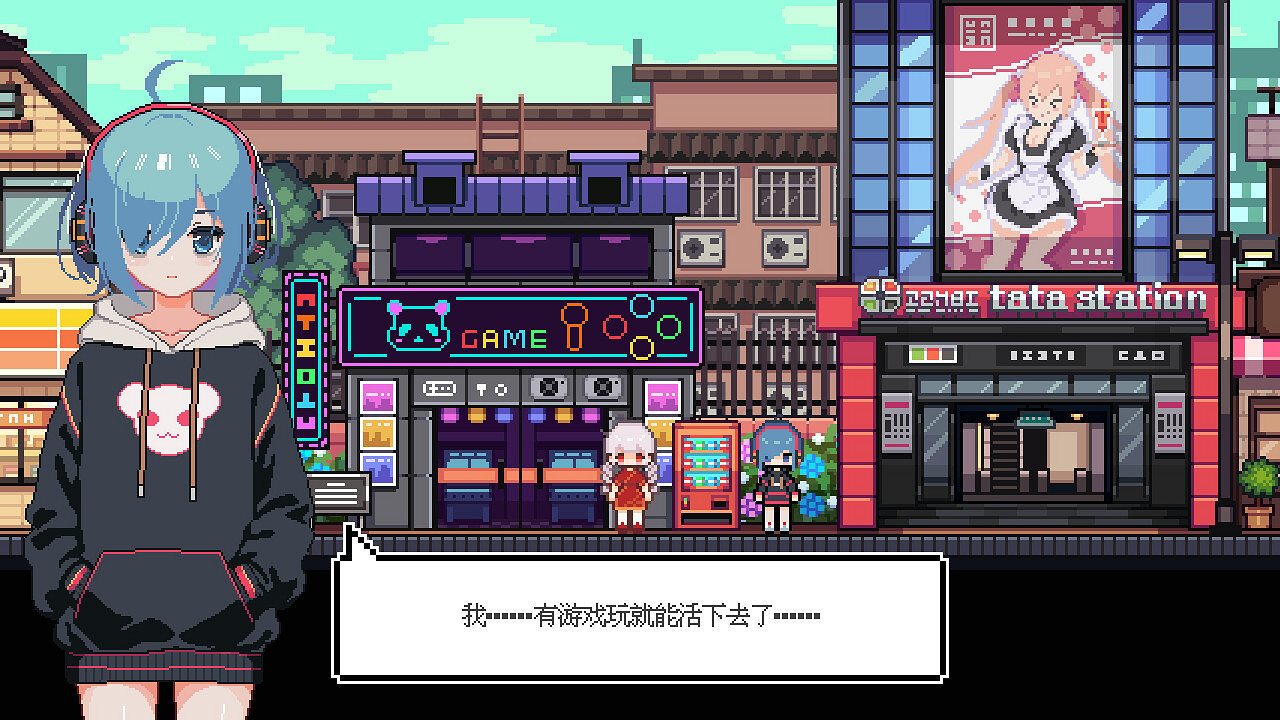Viewport: 1280px width, 720px height.
Task: Click the GAME text on the neon marquee
Action: pos(502,339)
